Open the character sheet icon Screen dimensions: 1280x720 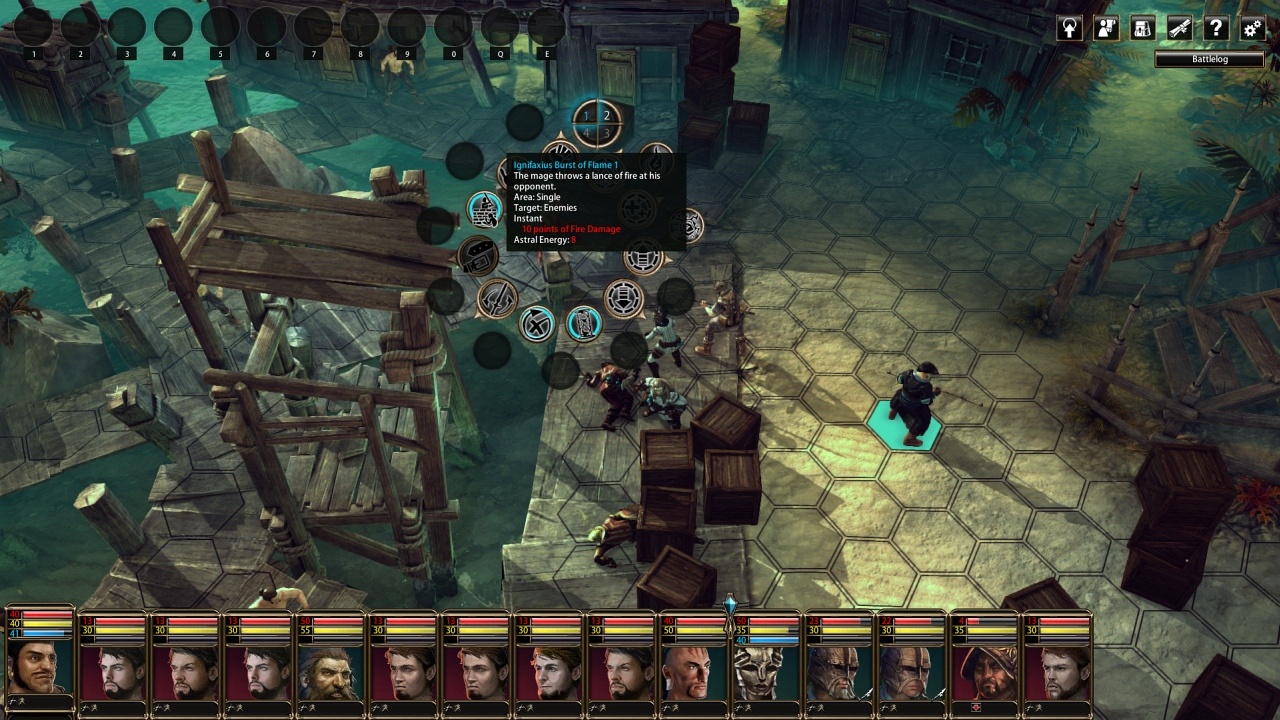pos(1106,28)
